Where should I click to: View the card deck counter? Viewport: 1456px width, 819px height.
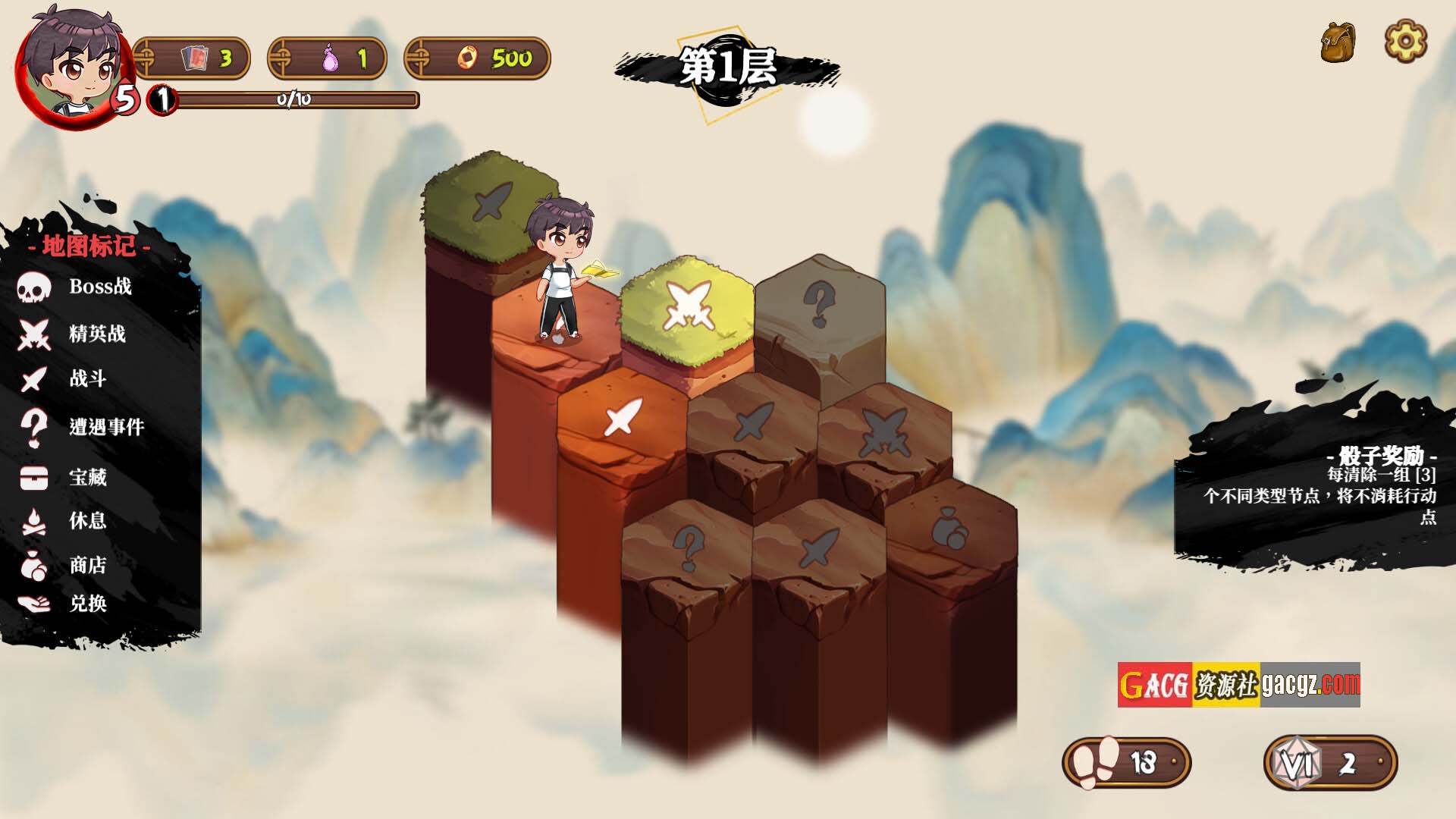[x=193, y=58]
